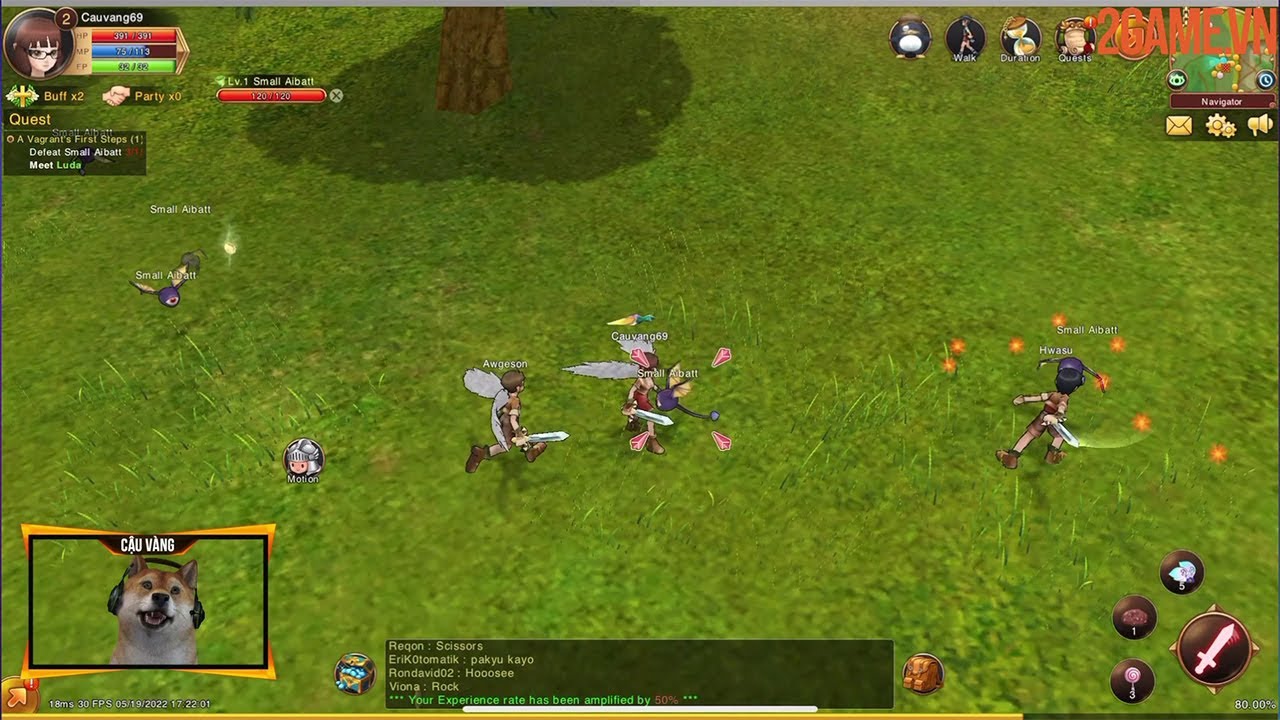Open the treasure chest icon beside chat

pyautogui.click(x=355, y=673)
